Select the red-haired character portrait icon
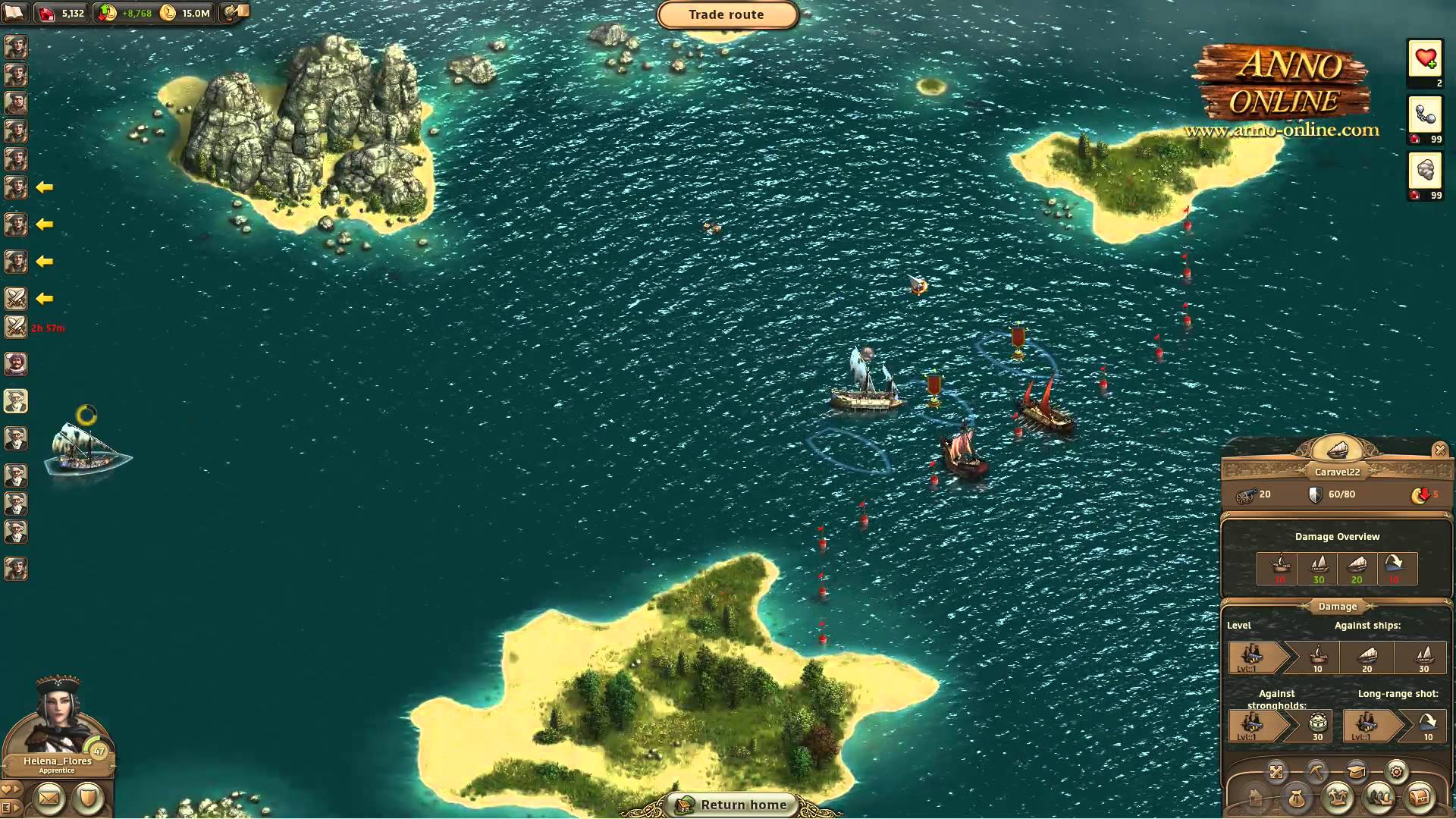The width and height of the screenshot is (1456, 819). tap(16, 364)
